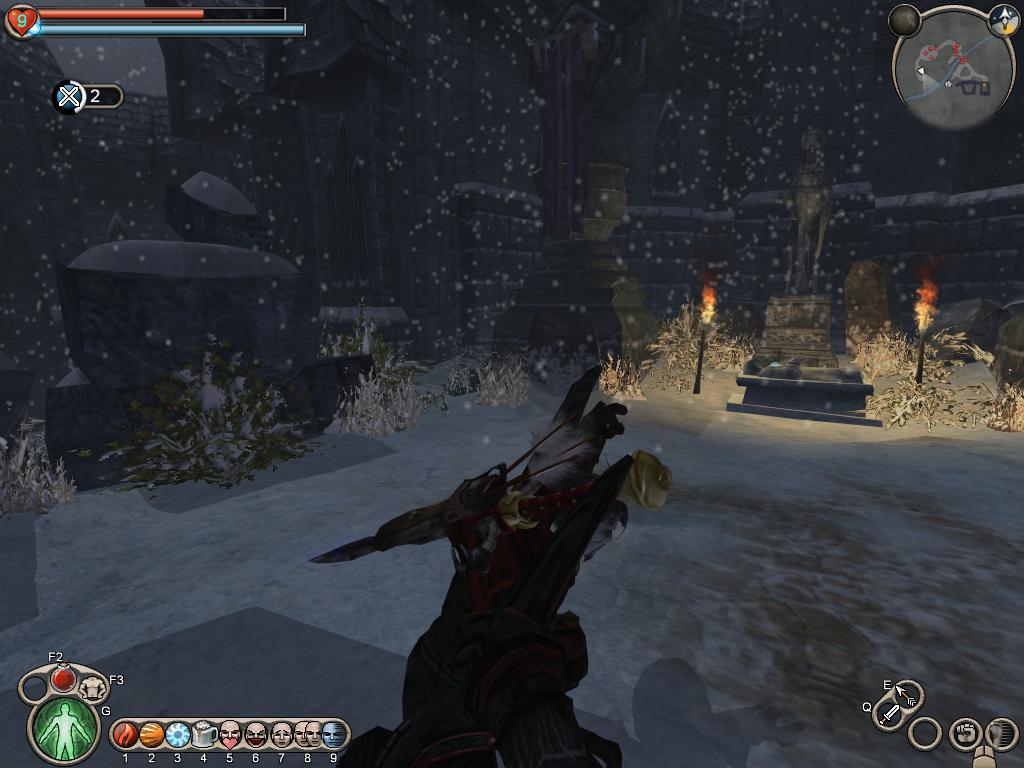The height and width of the screenshot is (768, 1024).
Task: Select the orange striped orb spell
Action: [x=152, y=736]
